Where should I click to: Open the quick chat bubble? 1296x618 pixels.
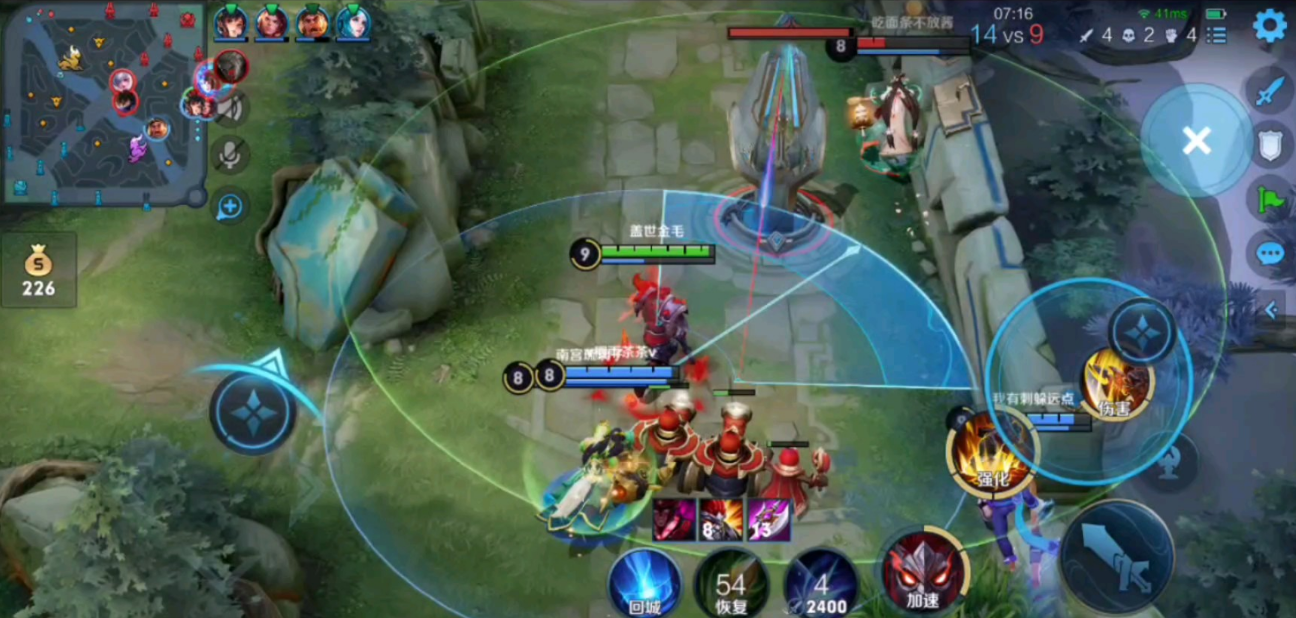pos(1270,253)
